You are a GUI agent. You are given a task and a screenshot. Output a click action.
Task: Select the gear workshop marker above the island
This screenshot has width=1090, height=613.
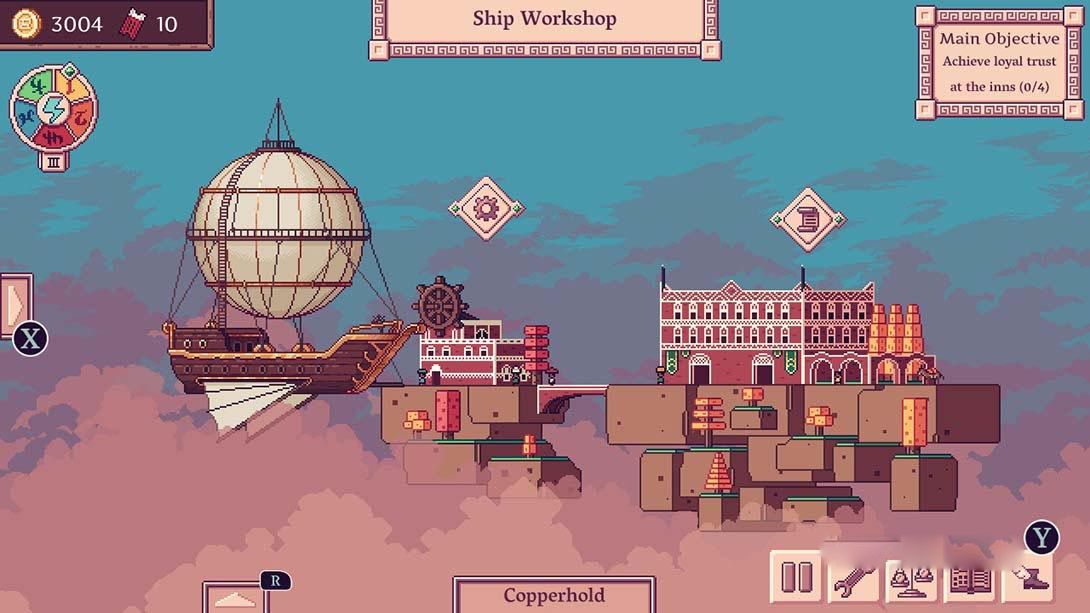[x=486, y=208]
